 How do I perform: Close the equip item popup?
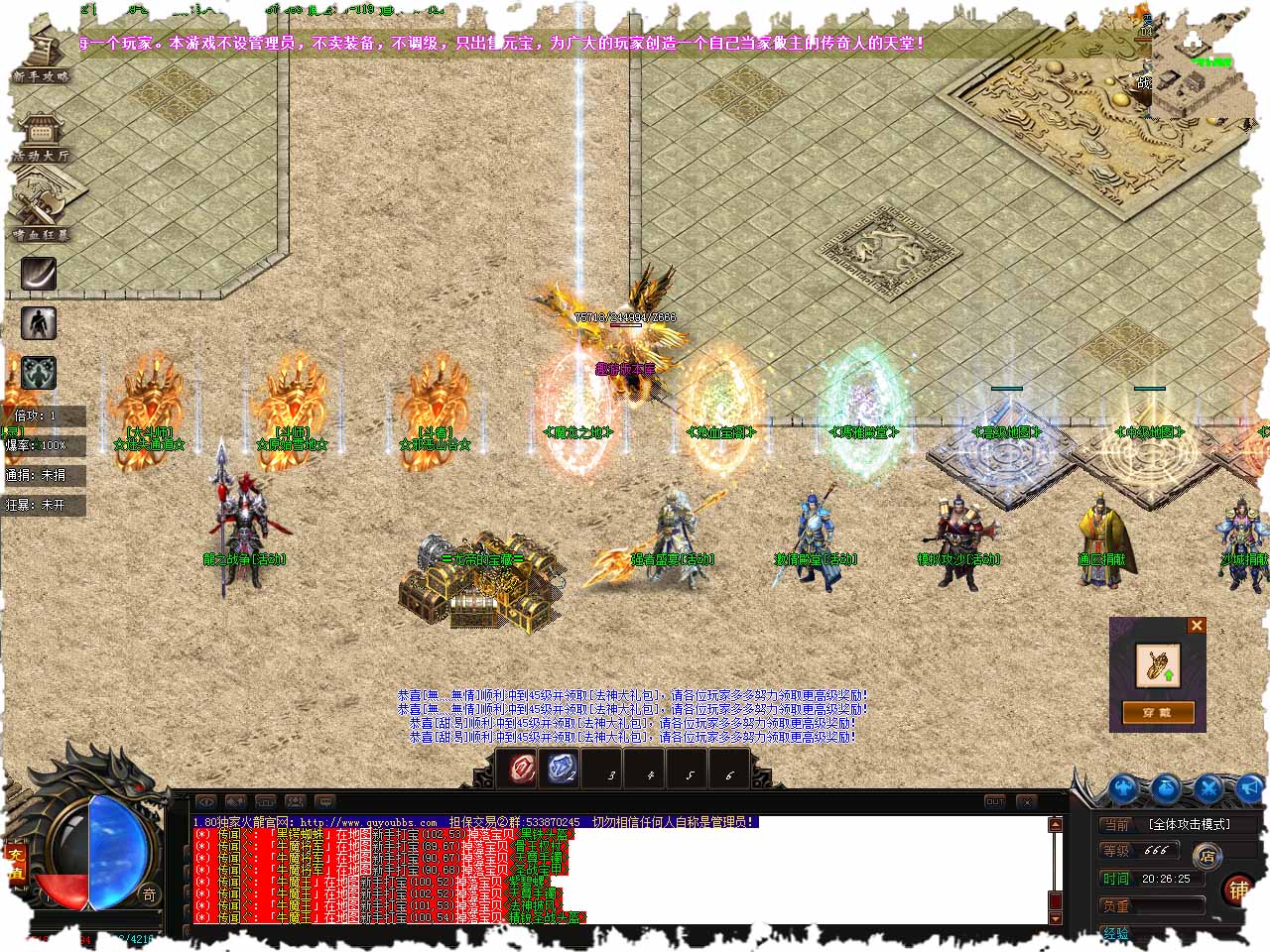click(x=1197, y=625)
